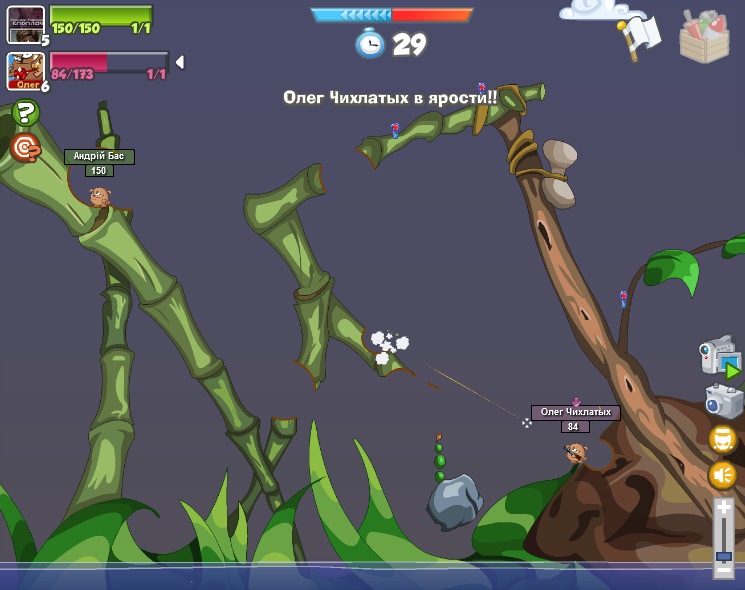Toggle the orange masked-face button
Viewport: 745px width, 590px height.
(723, 439)
